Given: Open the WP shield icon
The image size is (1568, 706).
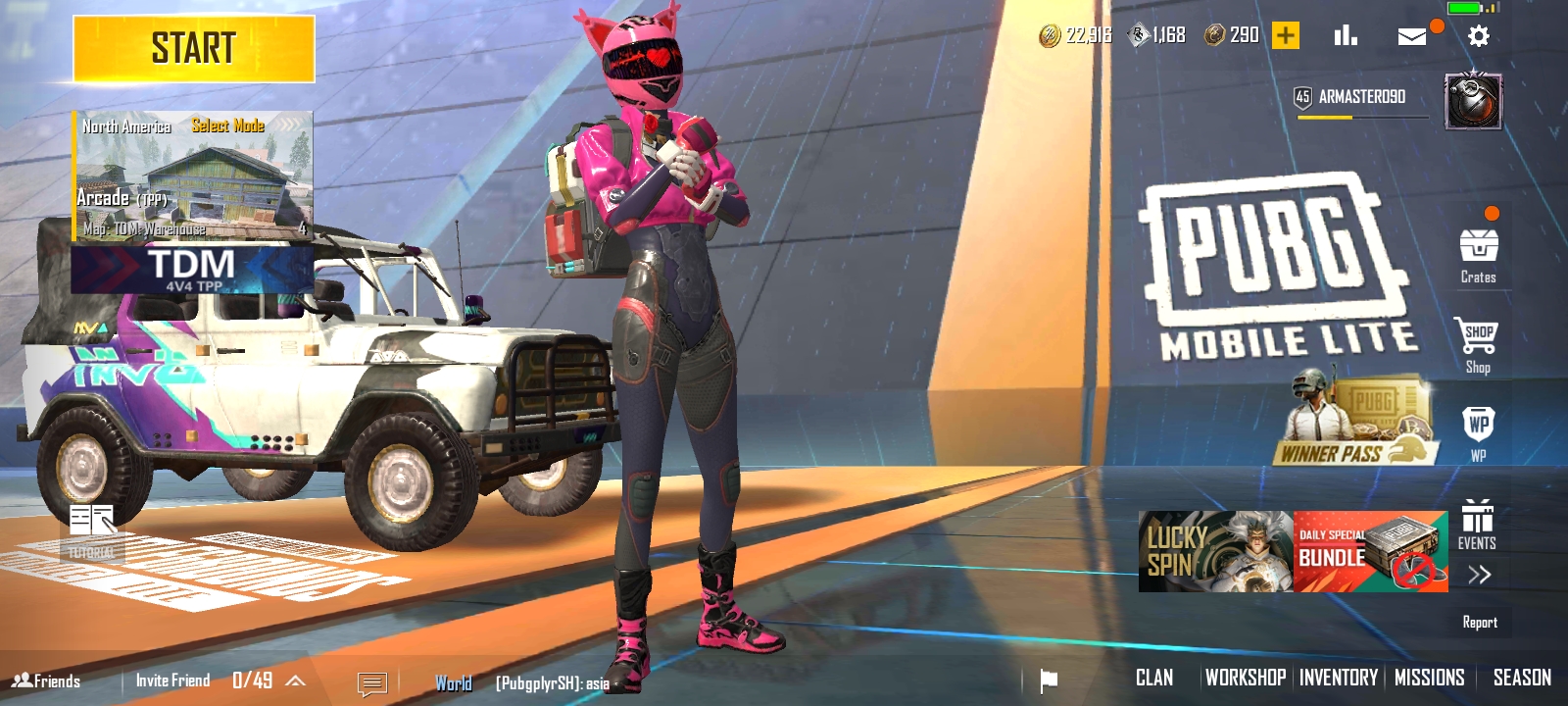Looking at the screenshot, I should click(x=1478, y=431).
